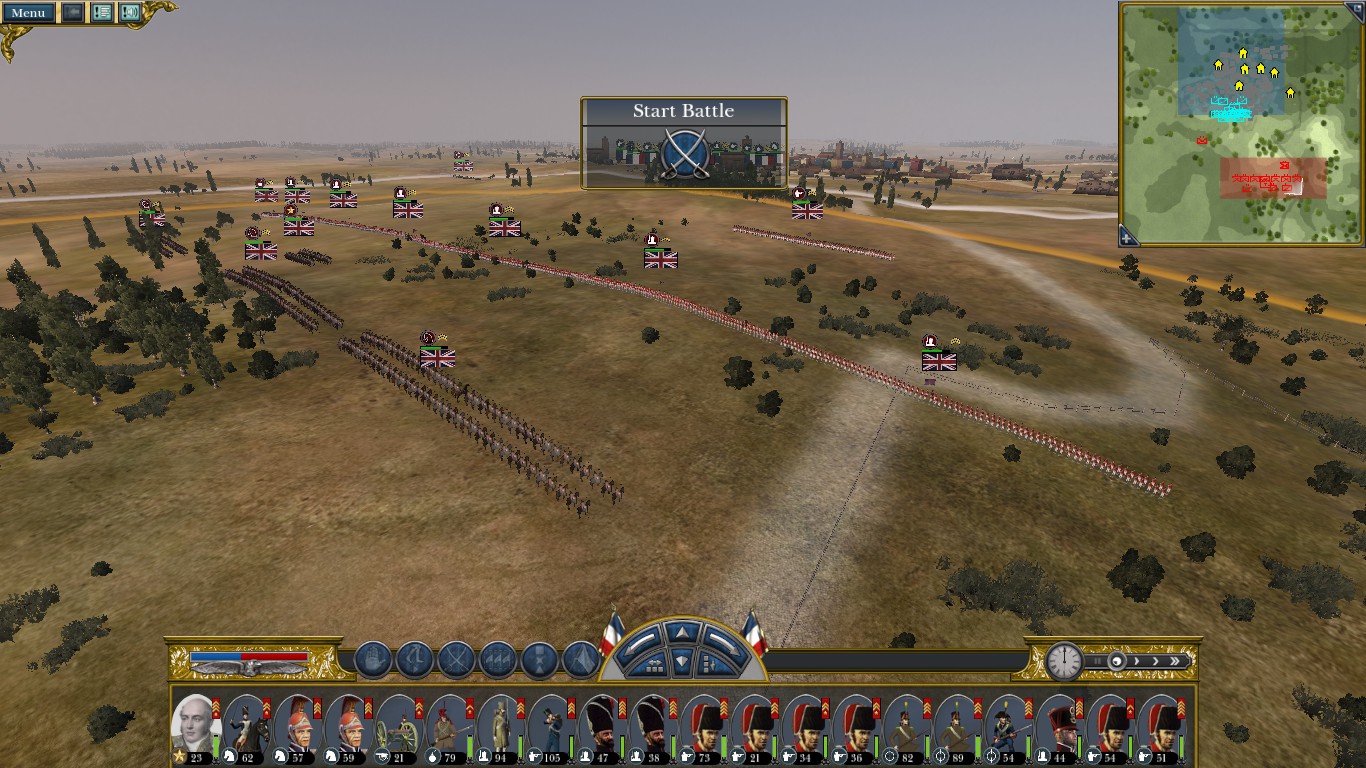Toggle the speaker audio advice button

click(x=130, y=13)
